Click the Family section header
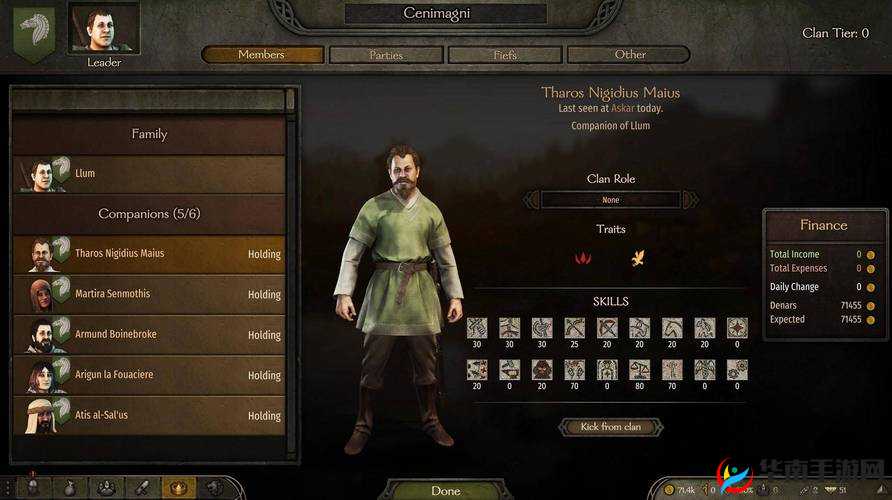Screen dimensions: 892x500 pyautogui.click(x=149, y=134)
